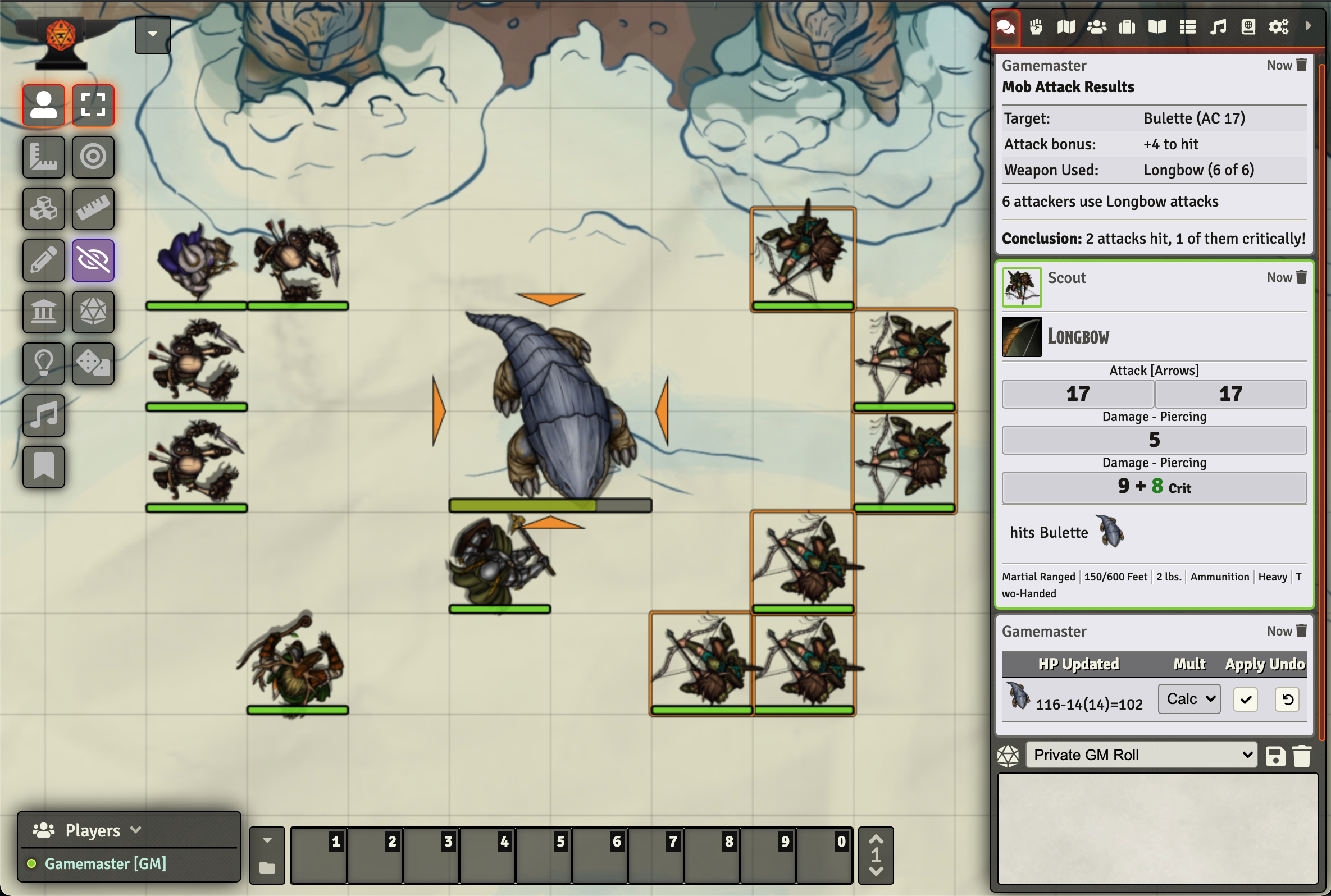Viewport: 1331px width, 896px height.
Task: Undo the Bulette HP change
Action: [x=1287, y=699]
